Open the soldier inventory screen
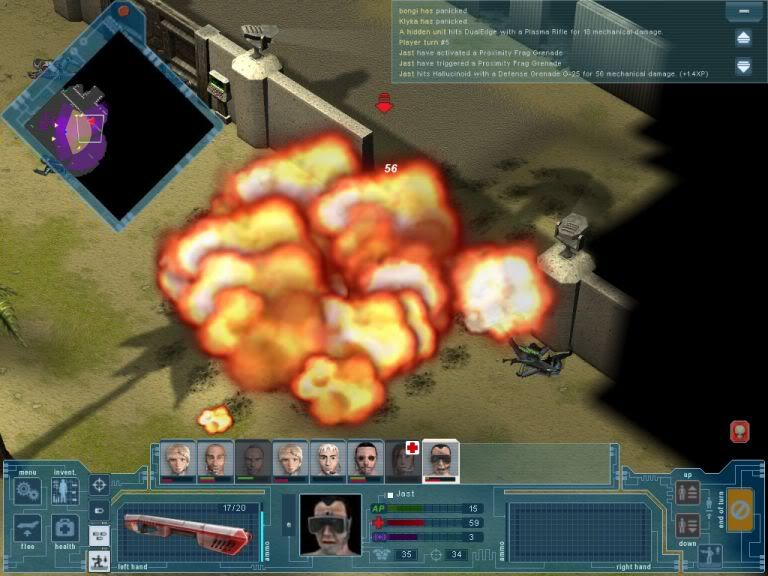 pyautogui.click(x=65, y=491)
